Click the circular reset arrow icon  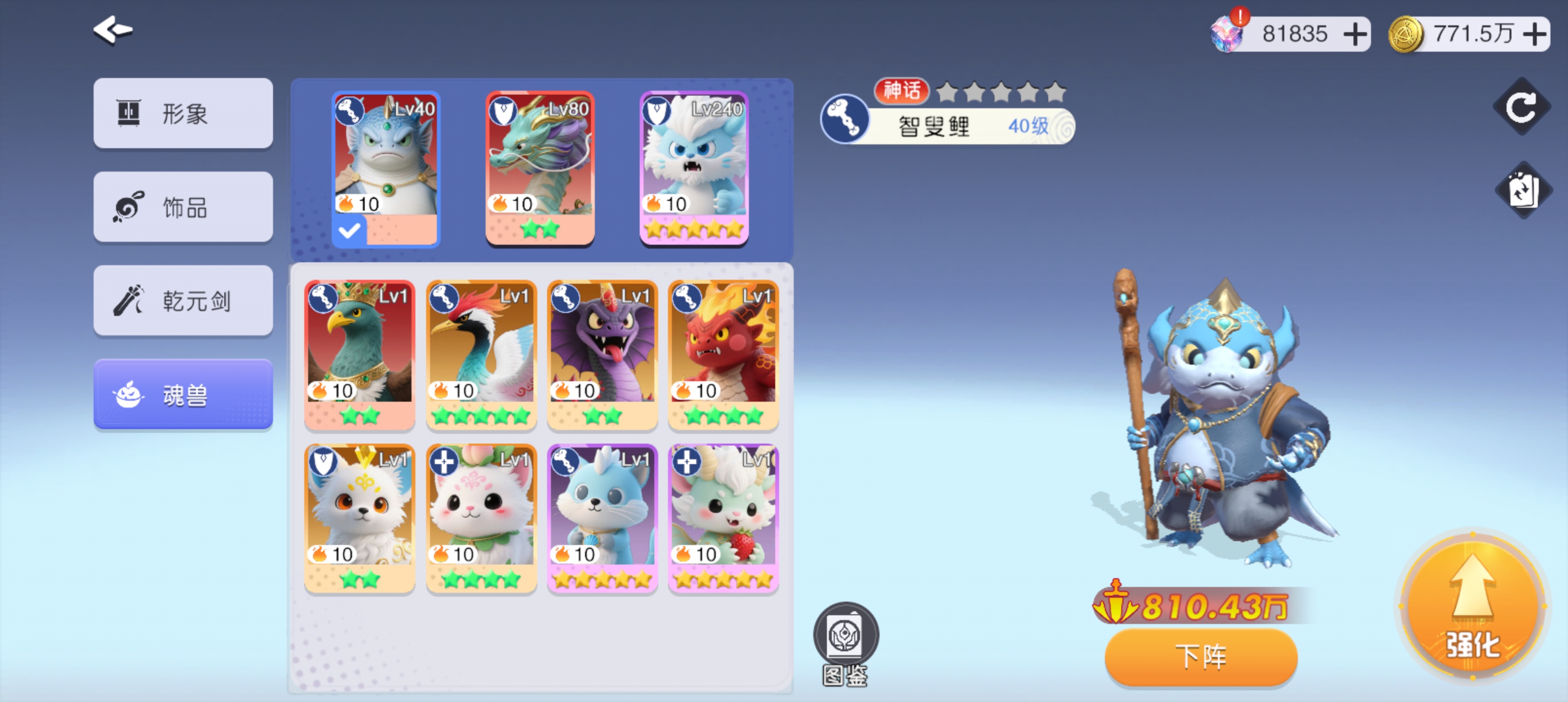(1521, 107)
